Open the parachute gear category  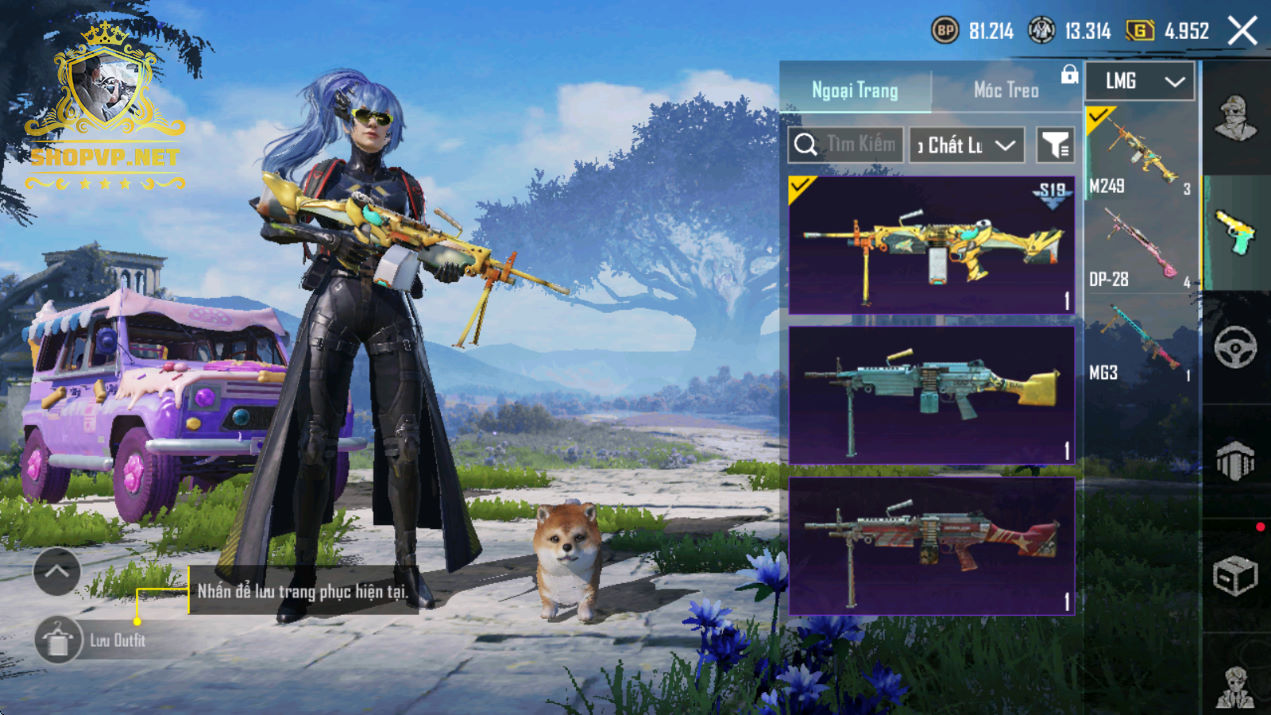coord(1236,462)
